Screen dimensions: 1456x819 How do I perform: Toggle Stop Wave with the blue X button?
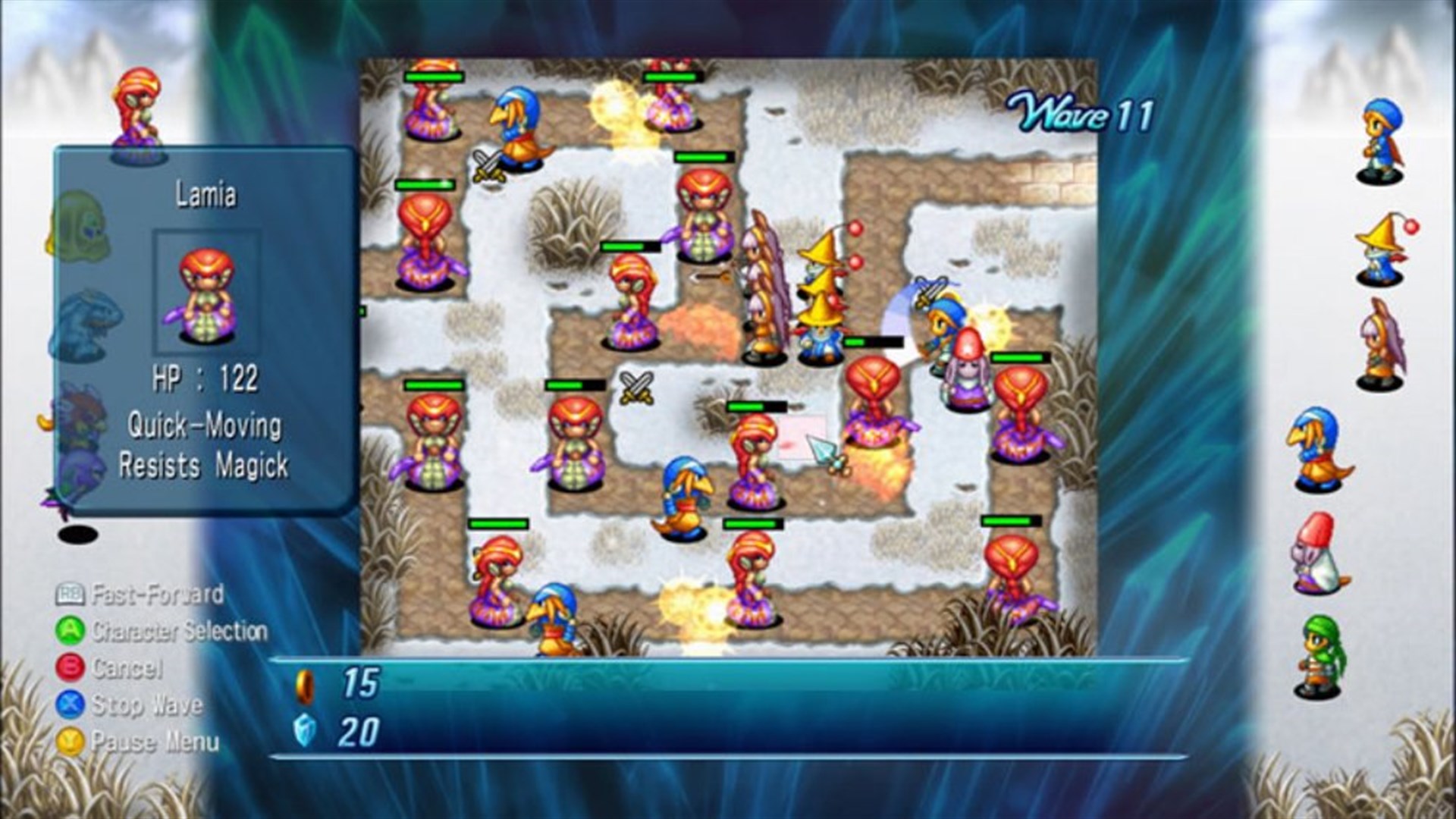click(69, 705)
